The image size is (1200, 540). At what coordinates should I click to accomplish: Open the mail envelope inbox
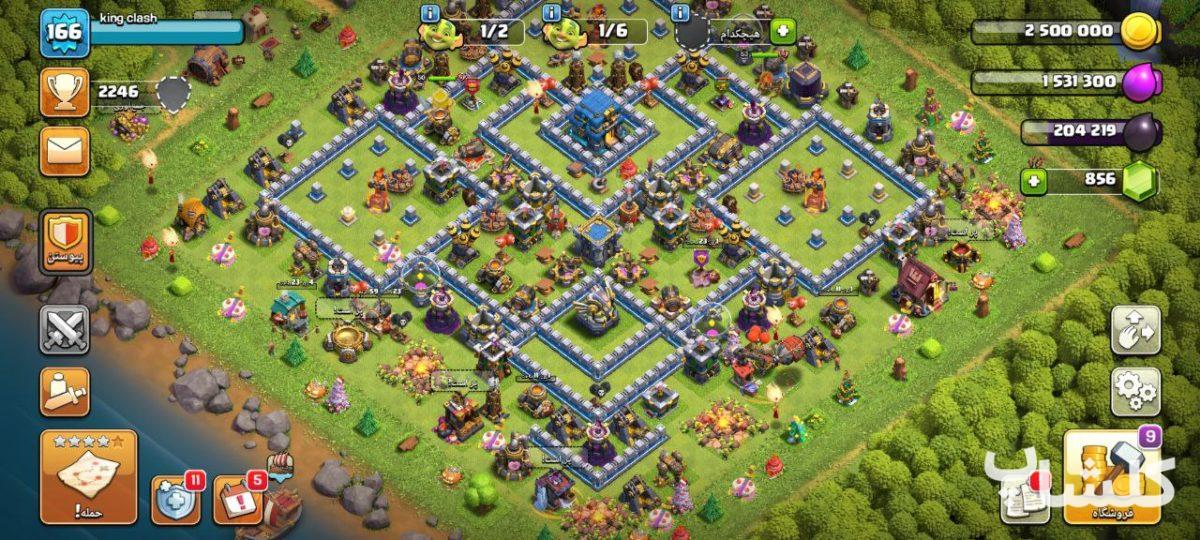click(x=65, y=151)
